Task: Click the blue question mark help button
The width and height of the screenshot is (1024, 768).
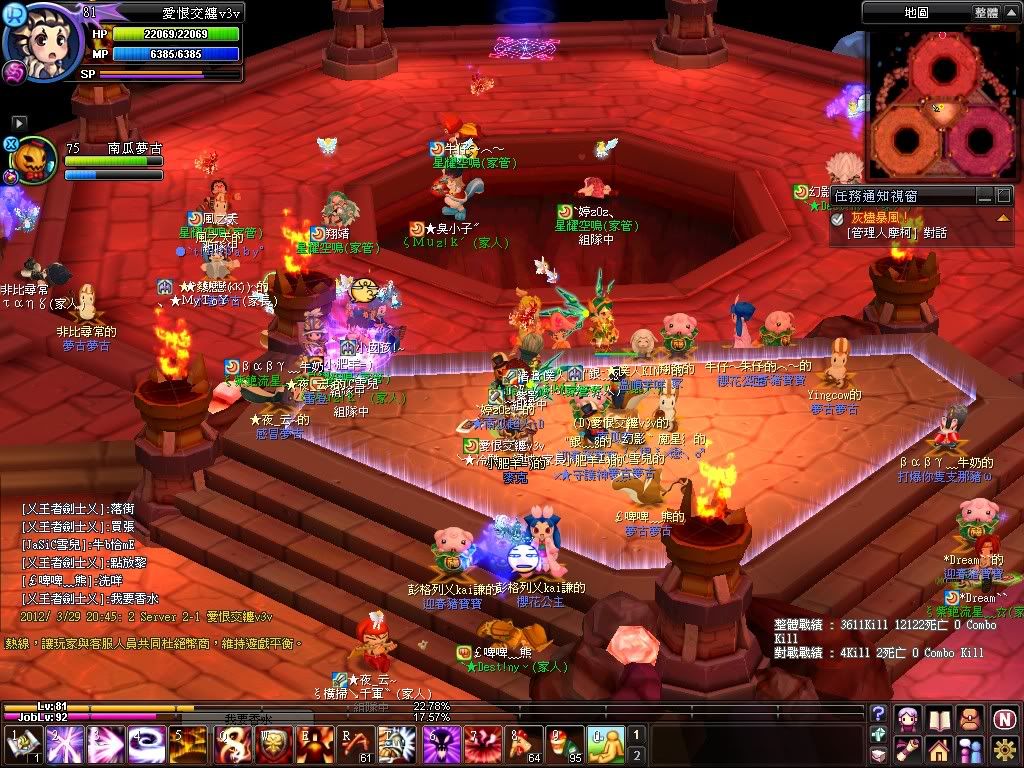Action: 878,713
